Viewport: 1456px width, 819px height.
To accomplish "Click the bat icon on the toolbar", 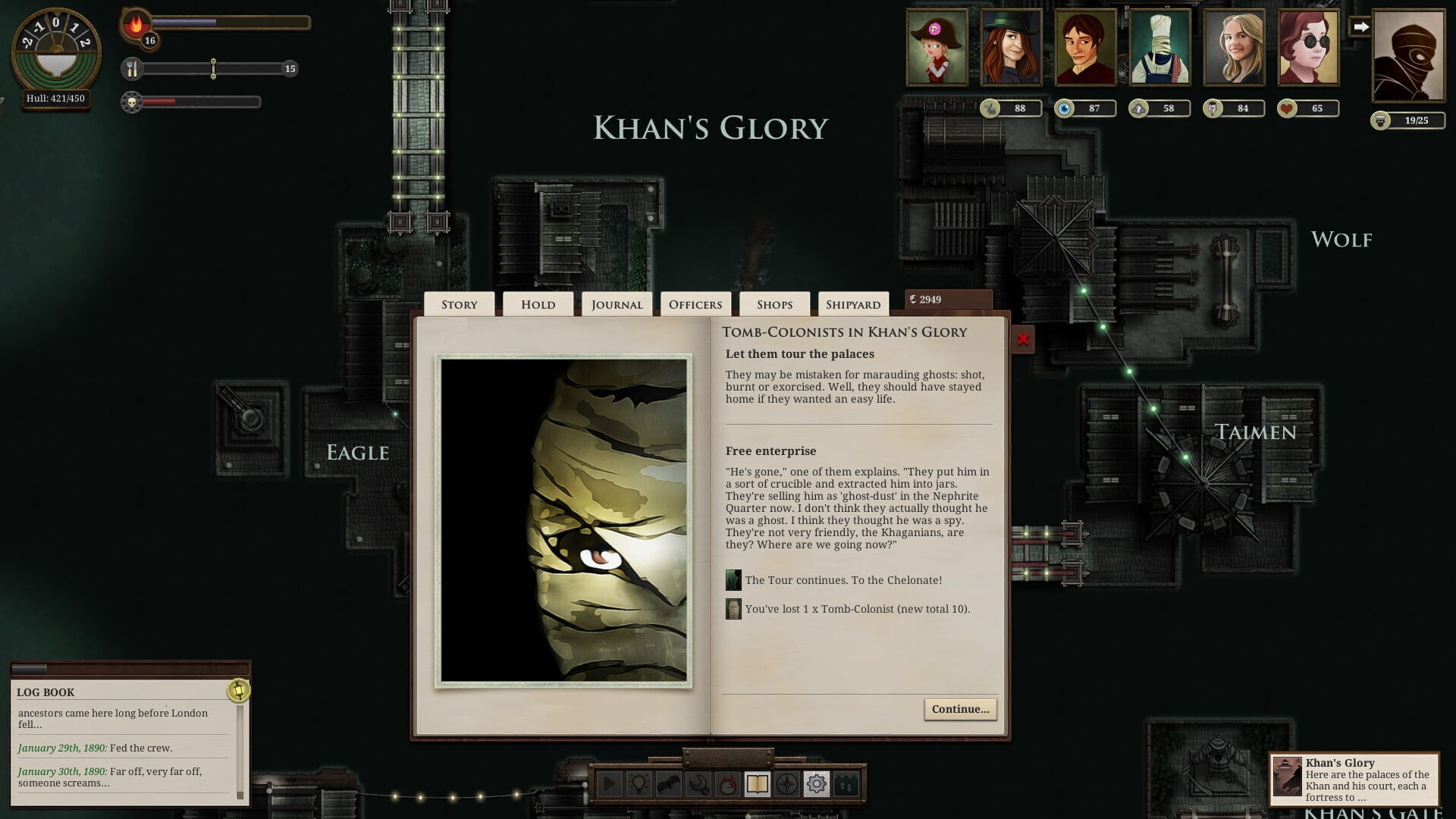I will tap(669, 783).
